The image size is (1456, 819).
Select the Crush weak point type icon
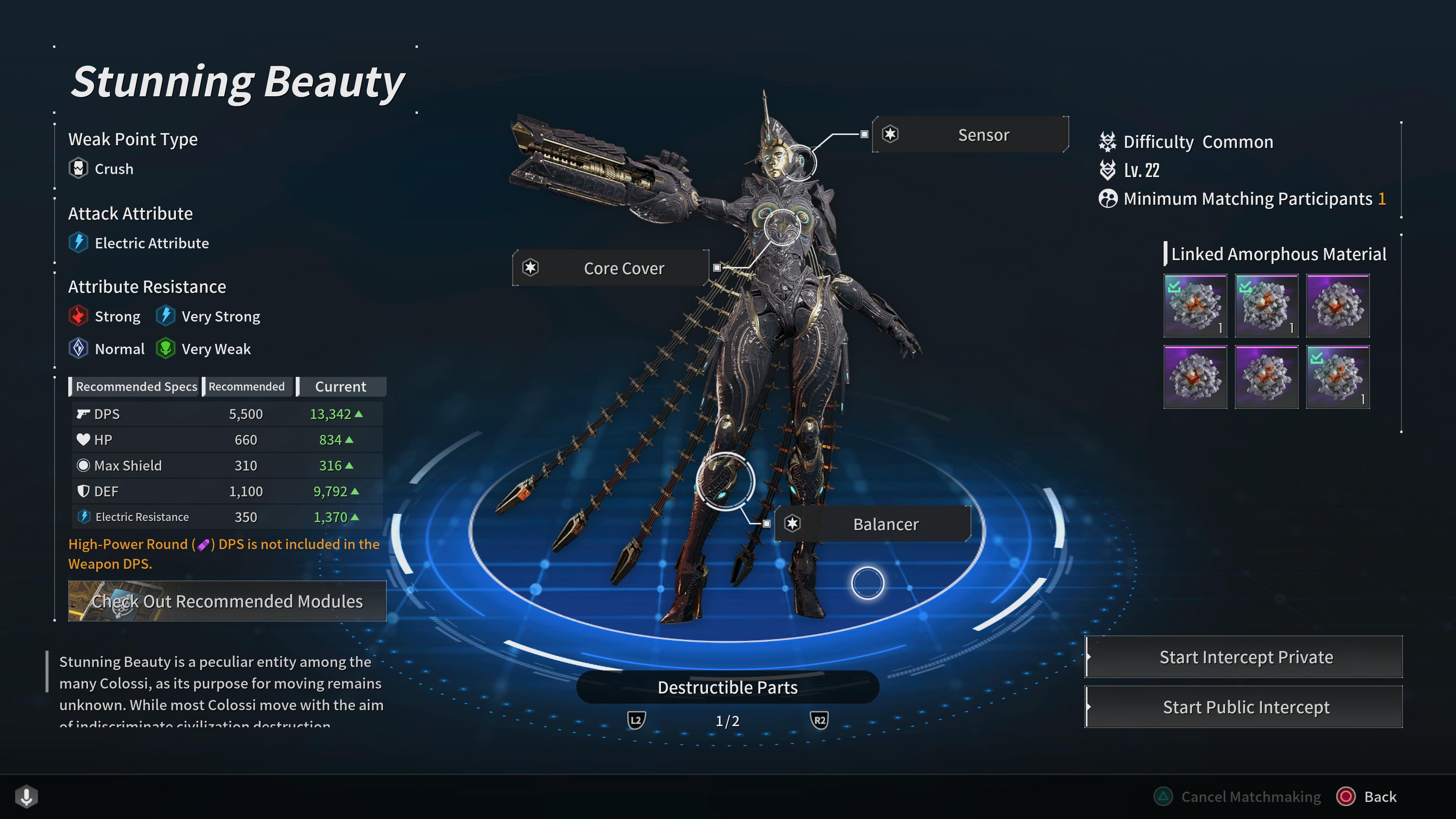pos(78,168)
